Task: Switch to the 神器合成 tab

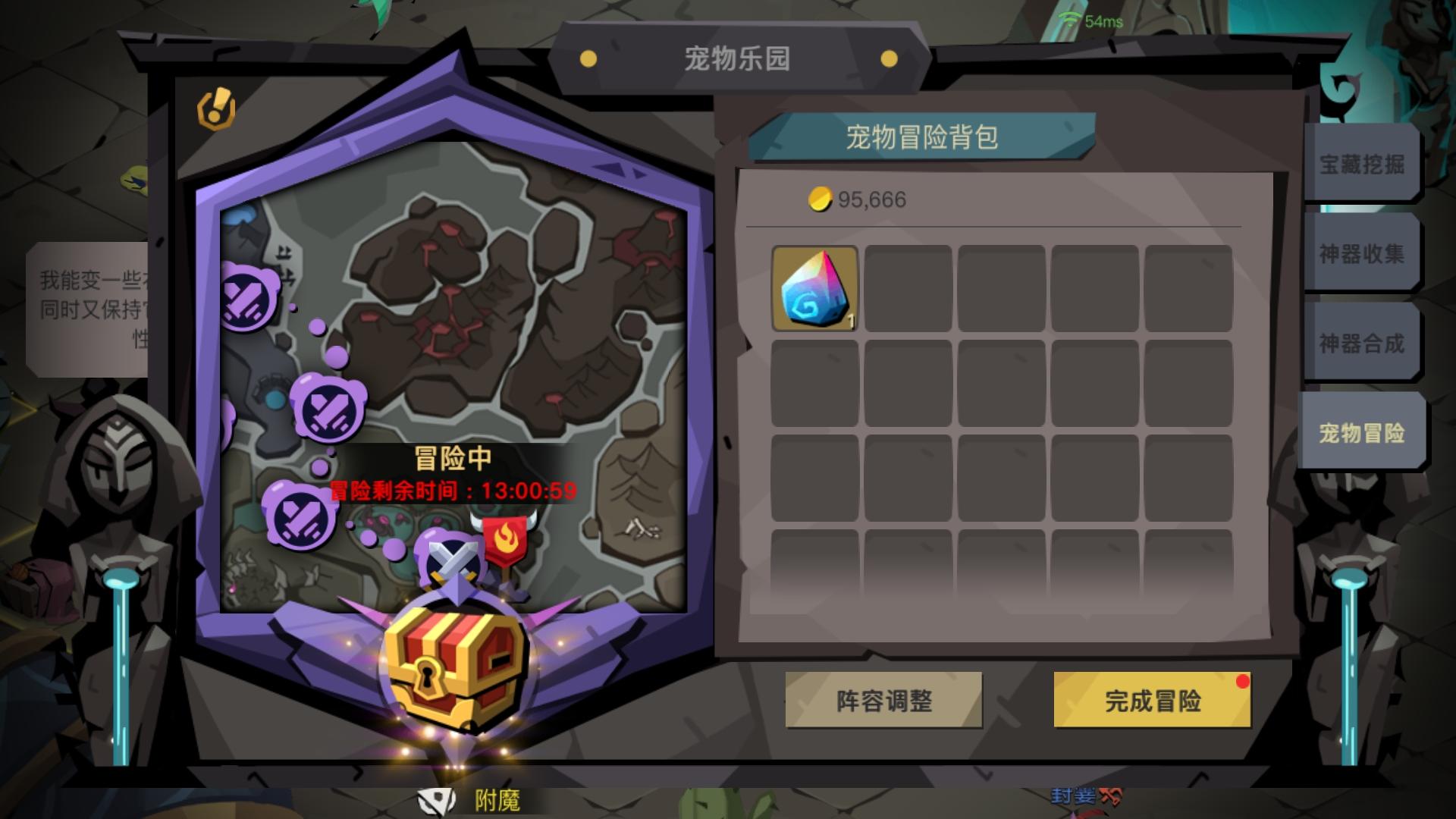Action: [x=1362, y=343]
